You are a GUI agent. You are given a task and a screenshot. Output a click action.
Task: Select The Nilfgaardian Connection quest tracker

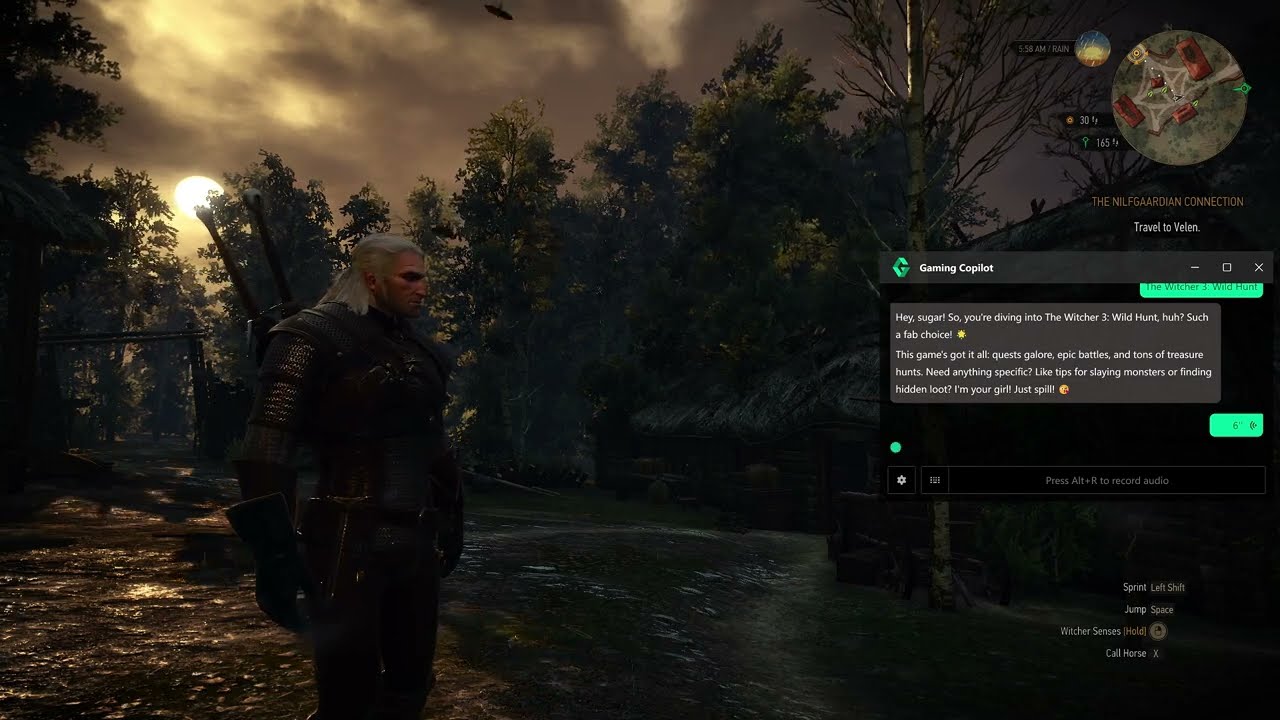(x=1167, y=202)
